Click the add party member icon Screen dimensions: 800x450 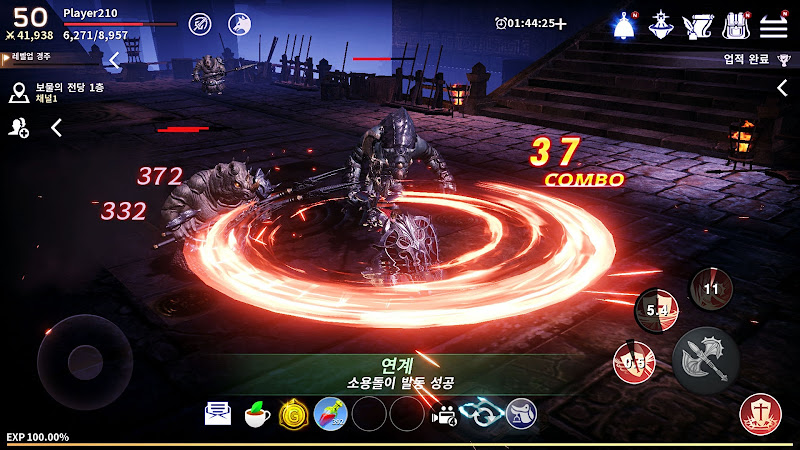pyautogui.click(x=19, y=127)
